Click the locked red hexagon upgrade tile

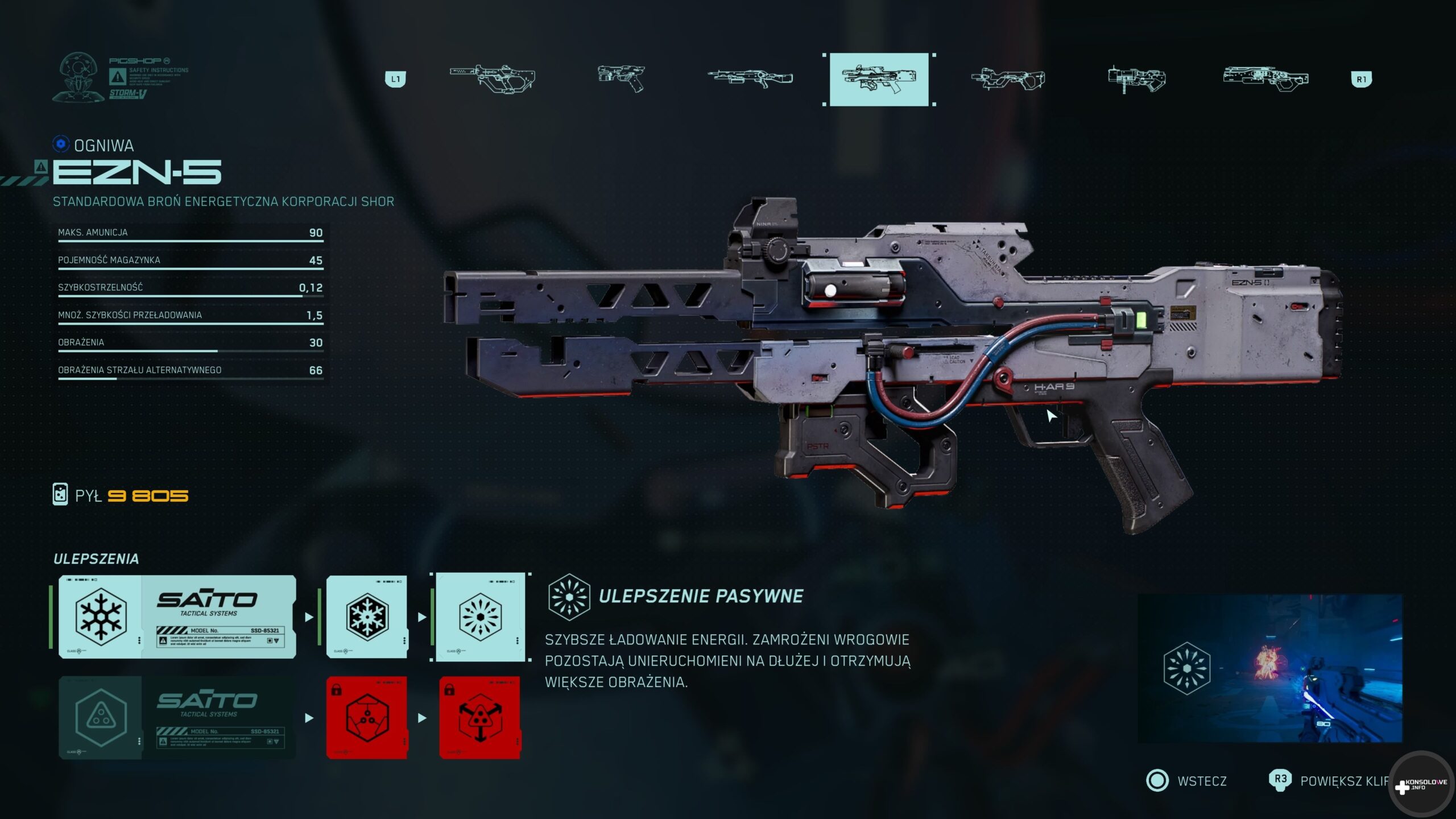tap(367, 718)
